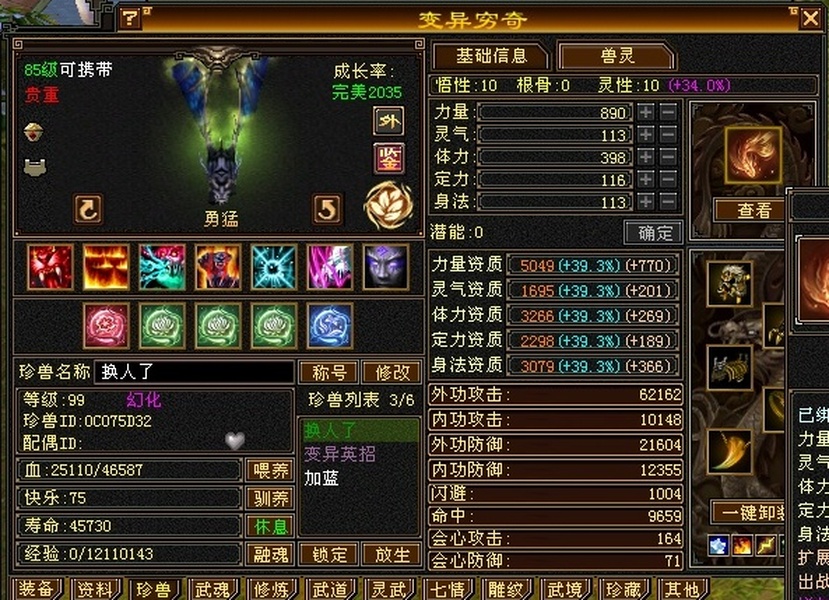This screenshot has height=600, width=829.
Task: Click the 休息 rest button
Action: tap(269, 526)
